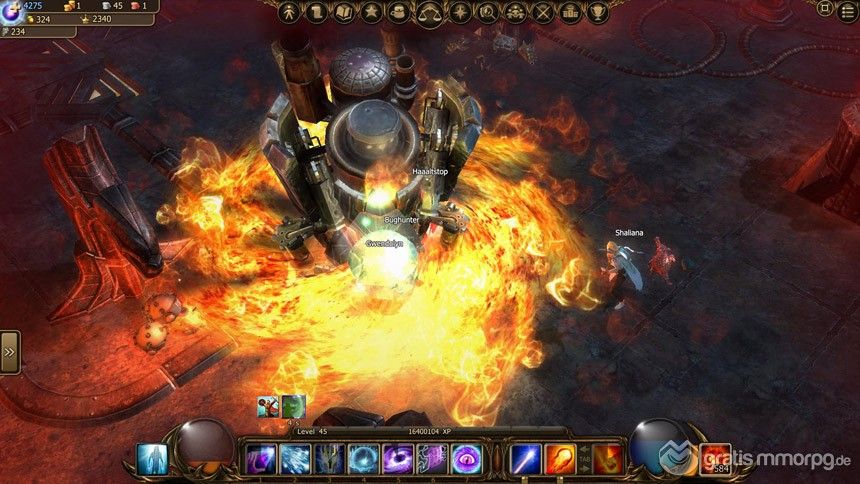Open the list menu button at top-right corner

pyautogui.click(x=847, y=8)
